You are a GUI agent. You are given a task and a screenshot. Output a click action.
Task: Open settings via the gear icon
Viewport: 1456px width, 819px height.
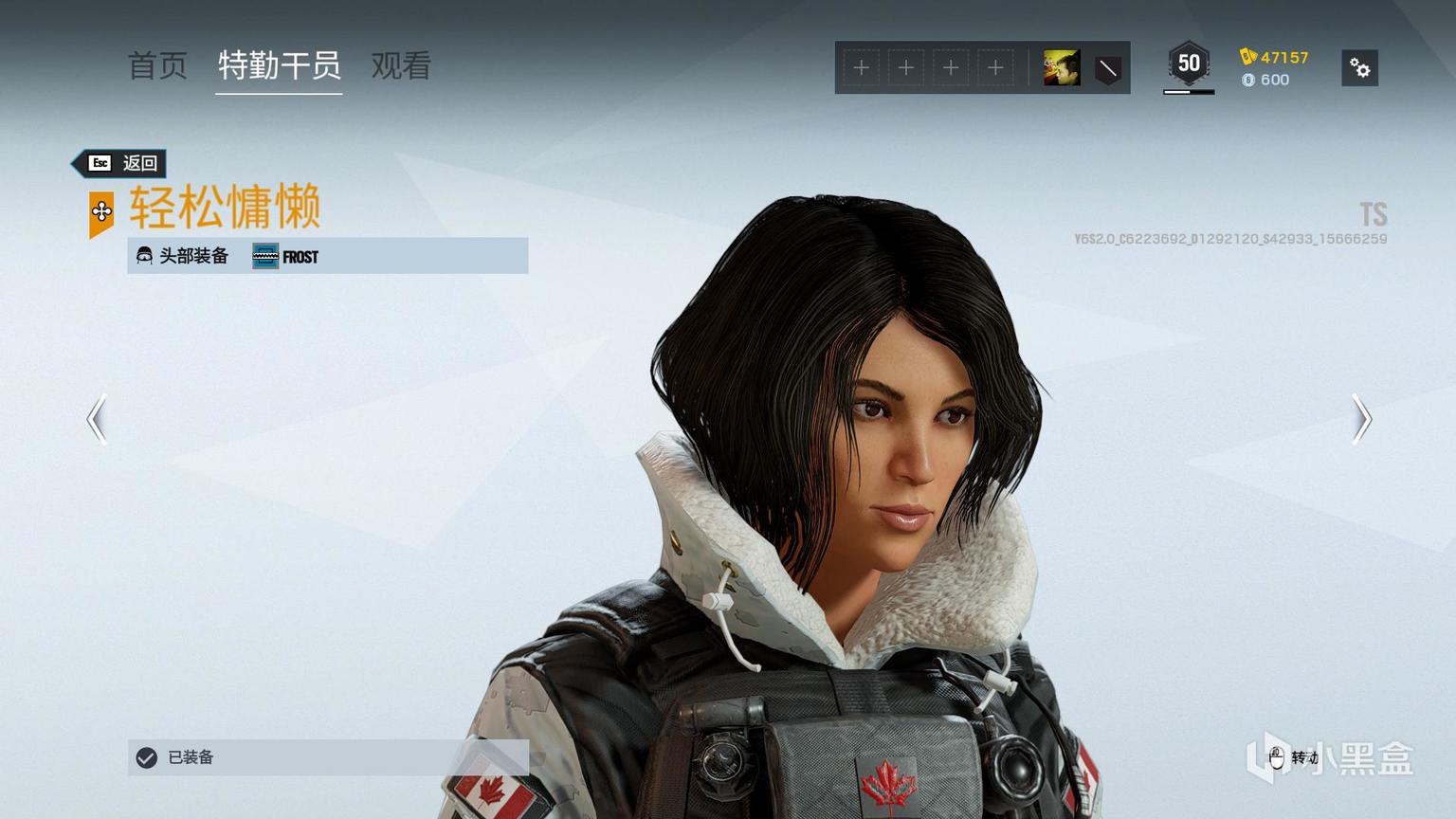click(1359, 68)
